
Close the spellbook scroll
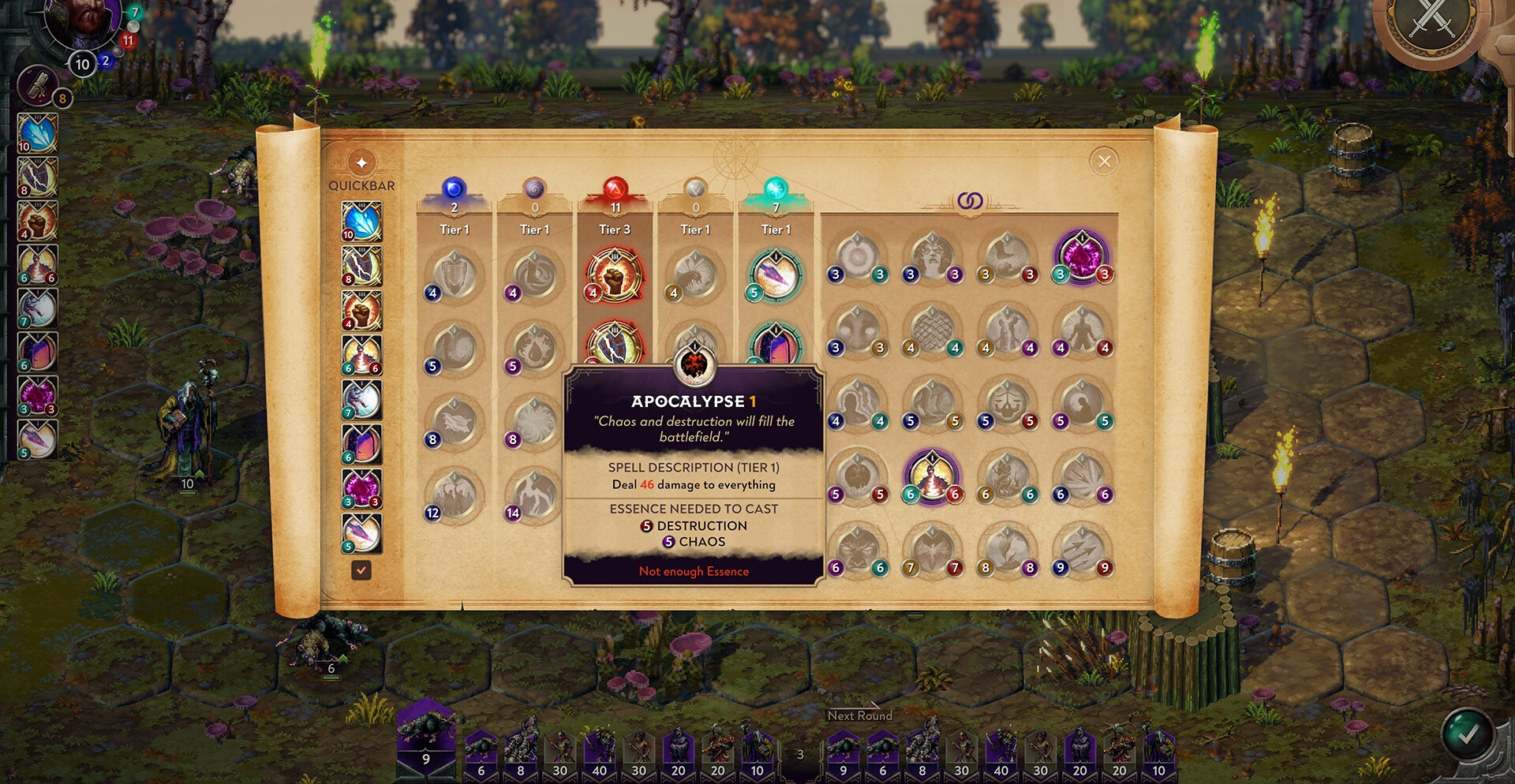pyautogui.click(x=1104, y=162)
